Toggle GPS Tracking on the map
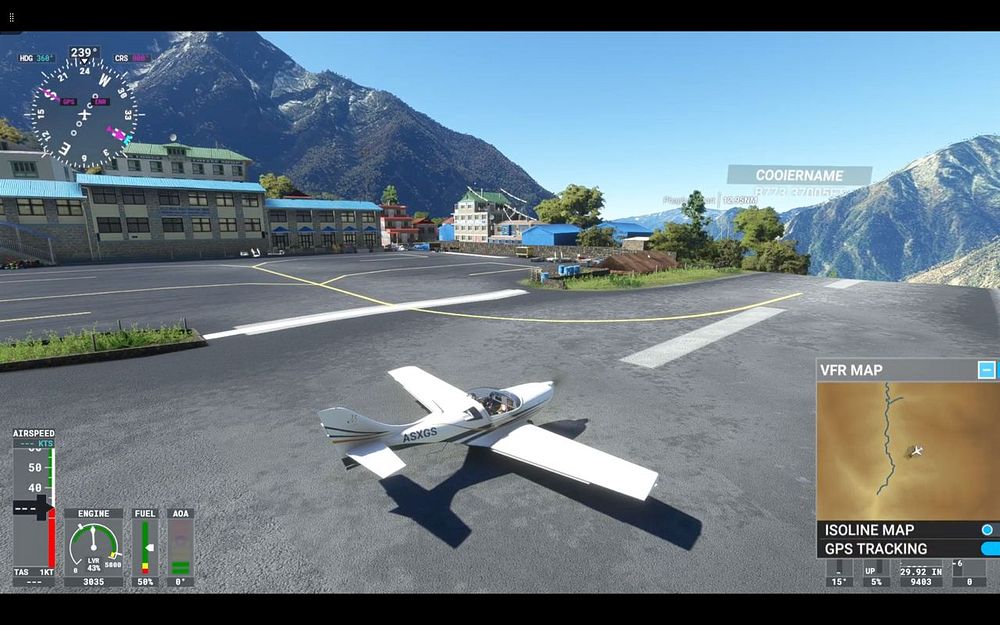The image size is (1000, 625). pyautogui.click(x=989, y=549)
